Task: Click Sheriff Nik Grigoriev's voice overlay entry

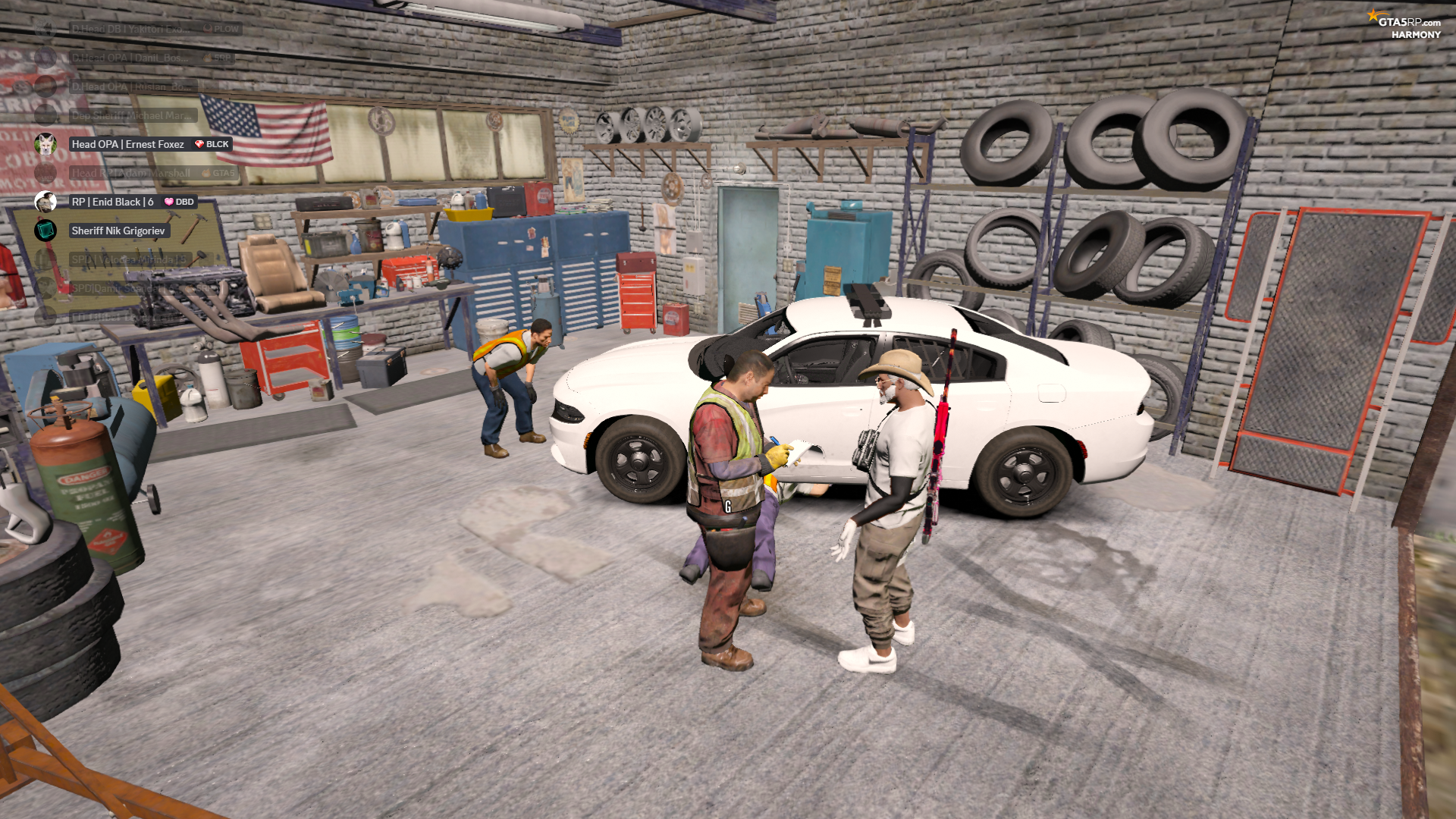Action: click(x=118, y=231)
